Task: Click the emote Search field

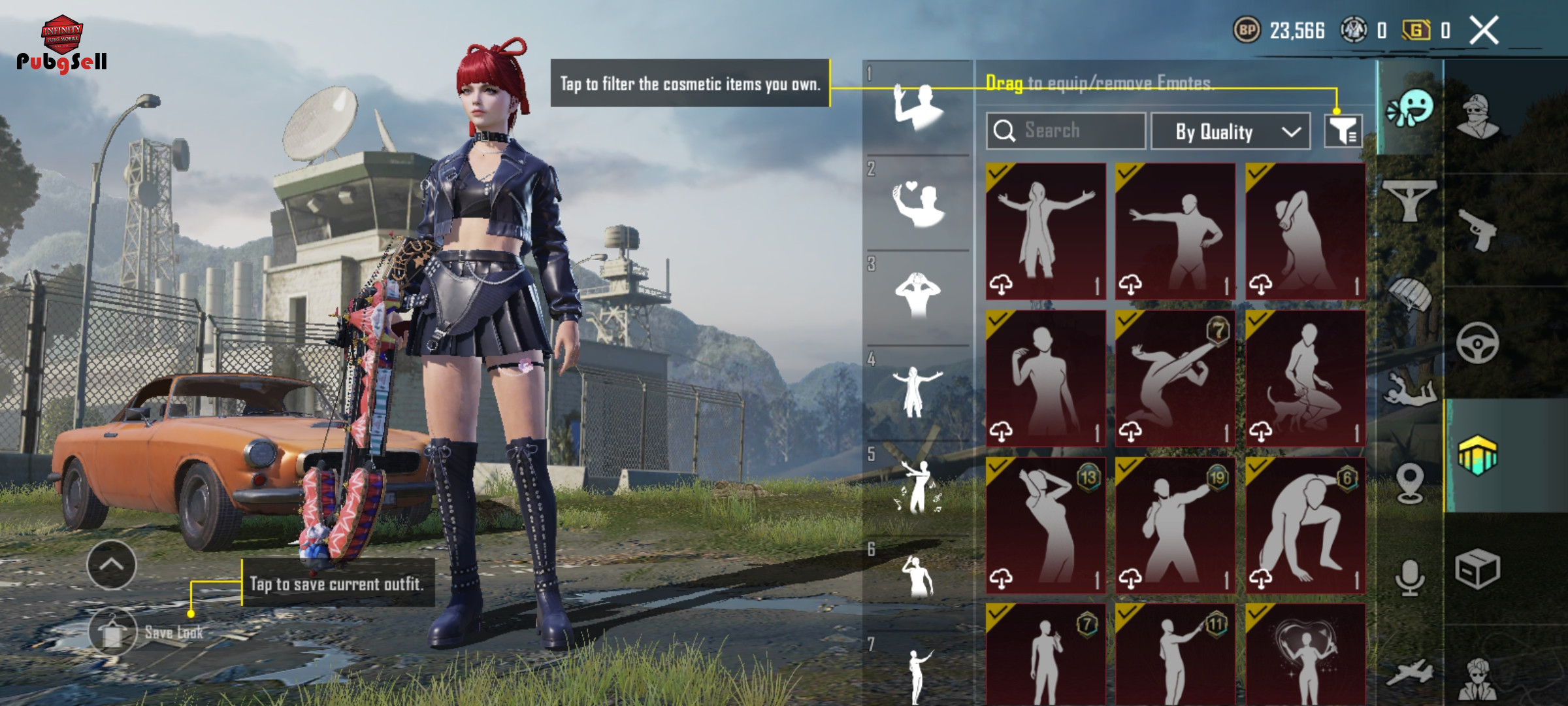Action: (1066, 131)
